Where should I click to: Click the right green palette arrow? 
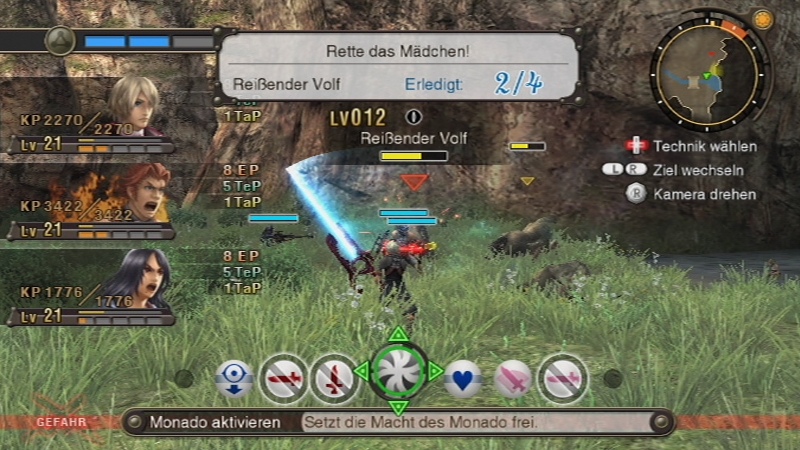click(x=435, y=371)
